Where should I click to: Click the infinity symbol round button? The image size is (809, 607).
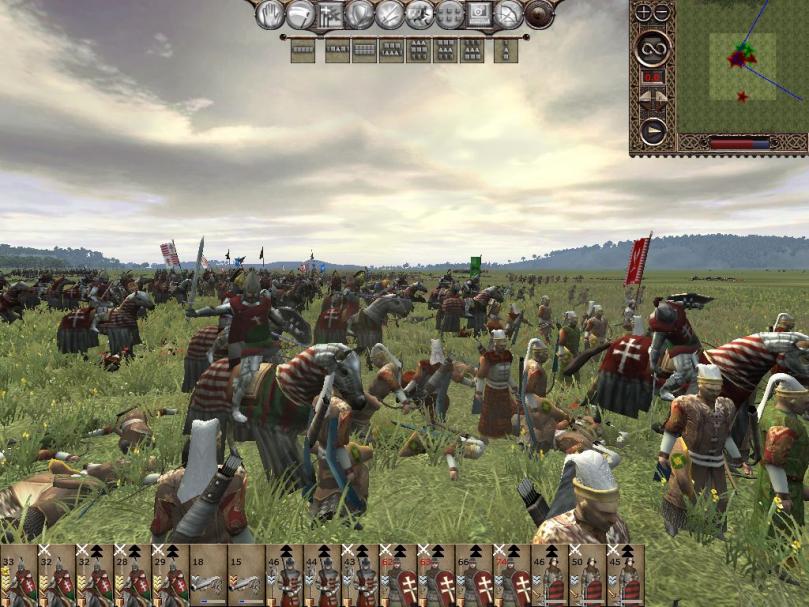(x=653, y=47)
